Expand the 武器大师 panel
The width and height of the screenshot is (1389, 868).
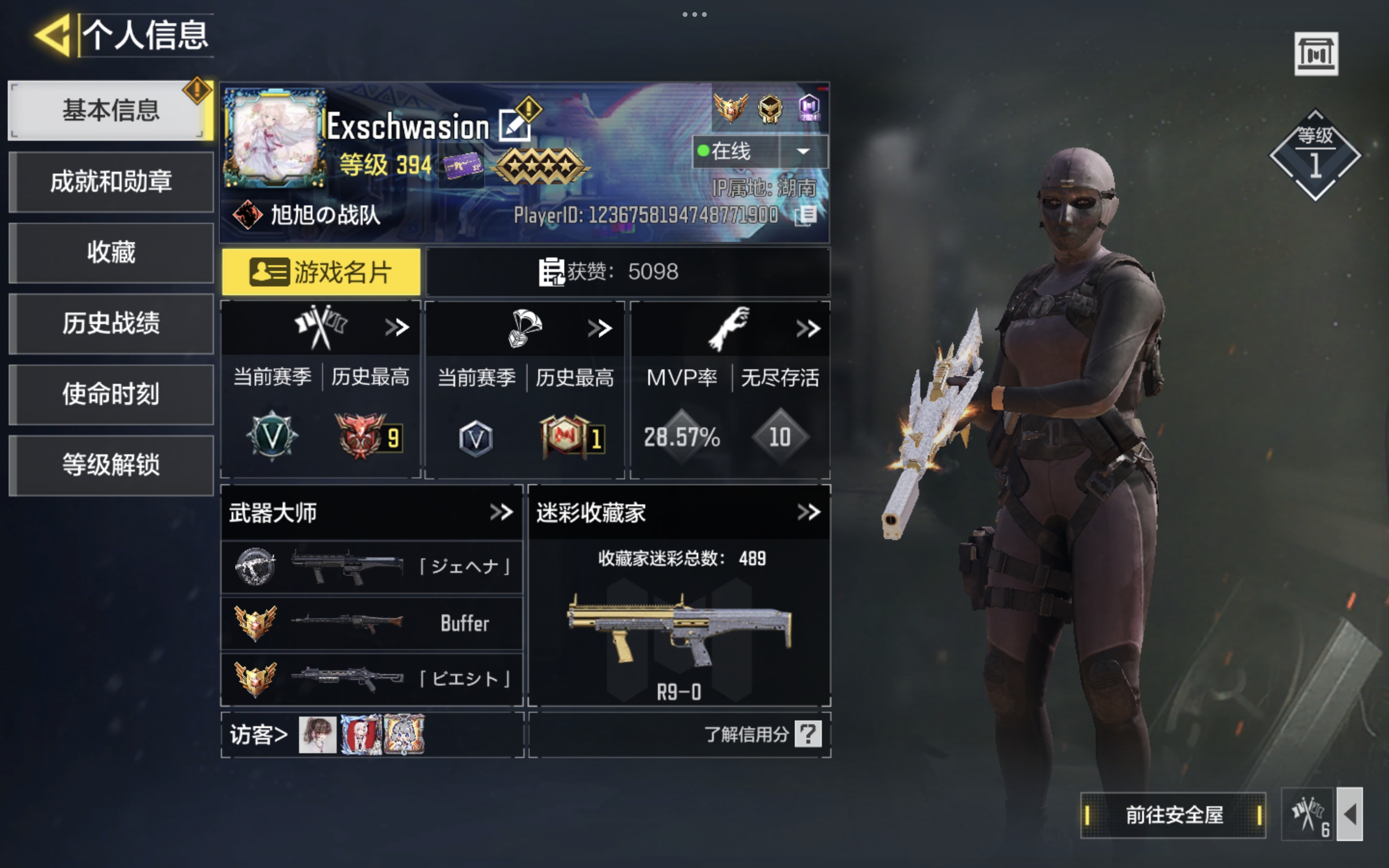point(501,512)
